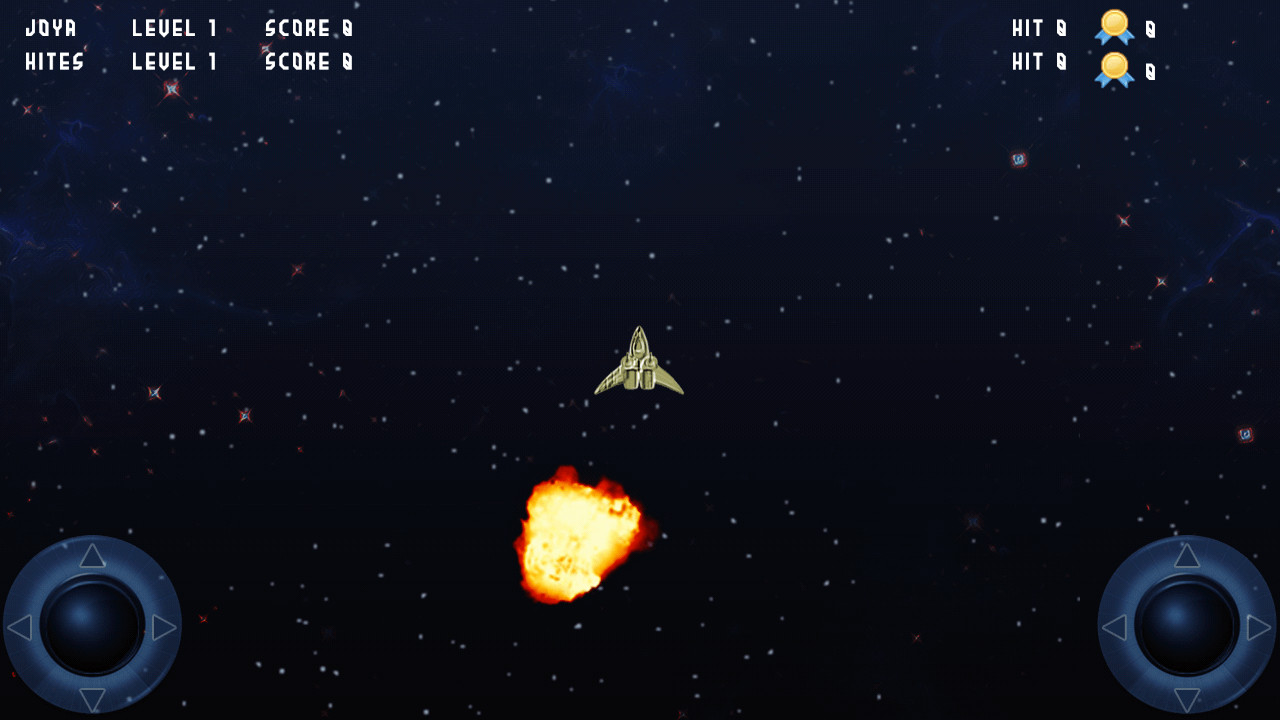Tap the right joystick's up arrow
This screenshot has height=720, width=1280.
(x=1187, y=556)
